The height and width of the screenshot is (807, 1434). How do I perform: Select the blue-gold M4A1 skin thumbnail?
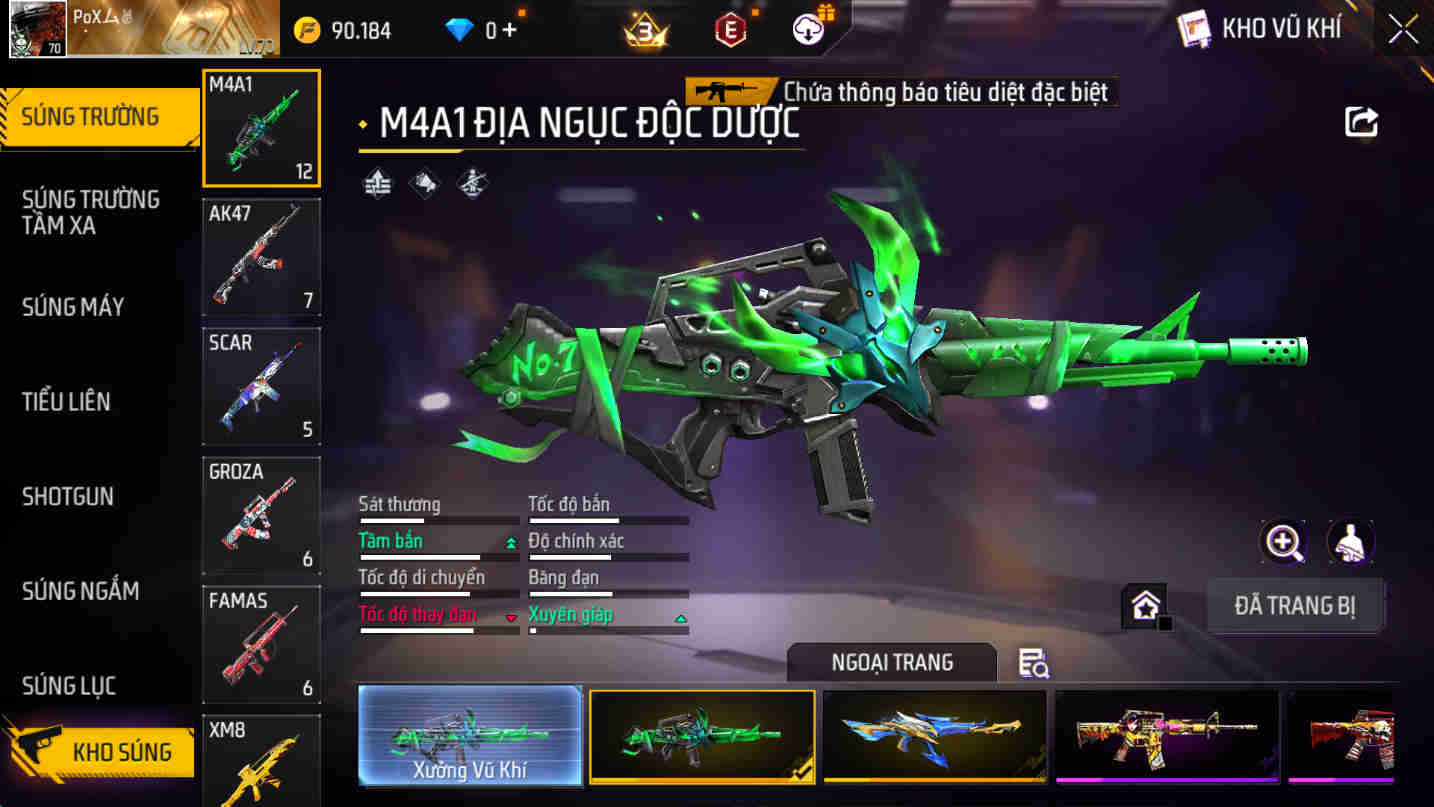935,737
